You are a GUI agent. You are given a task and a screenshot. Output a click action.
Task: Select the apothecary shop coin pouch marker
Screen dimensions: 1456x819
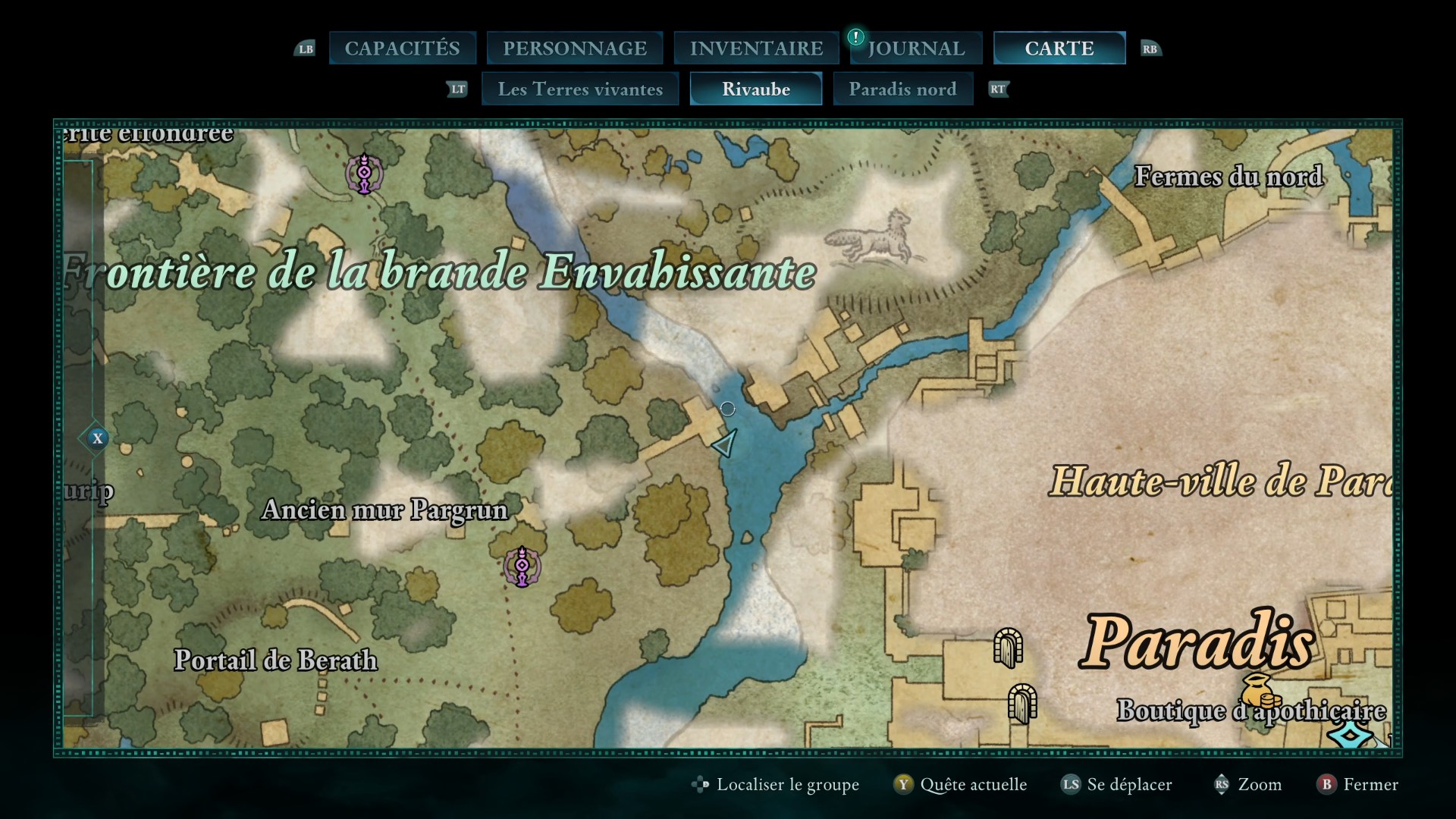1260,690
